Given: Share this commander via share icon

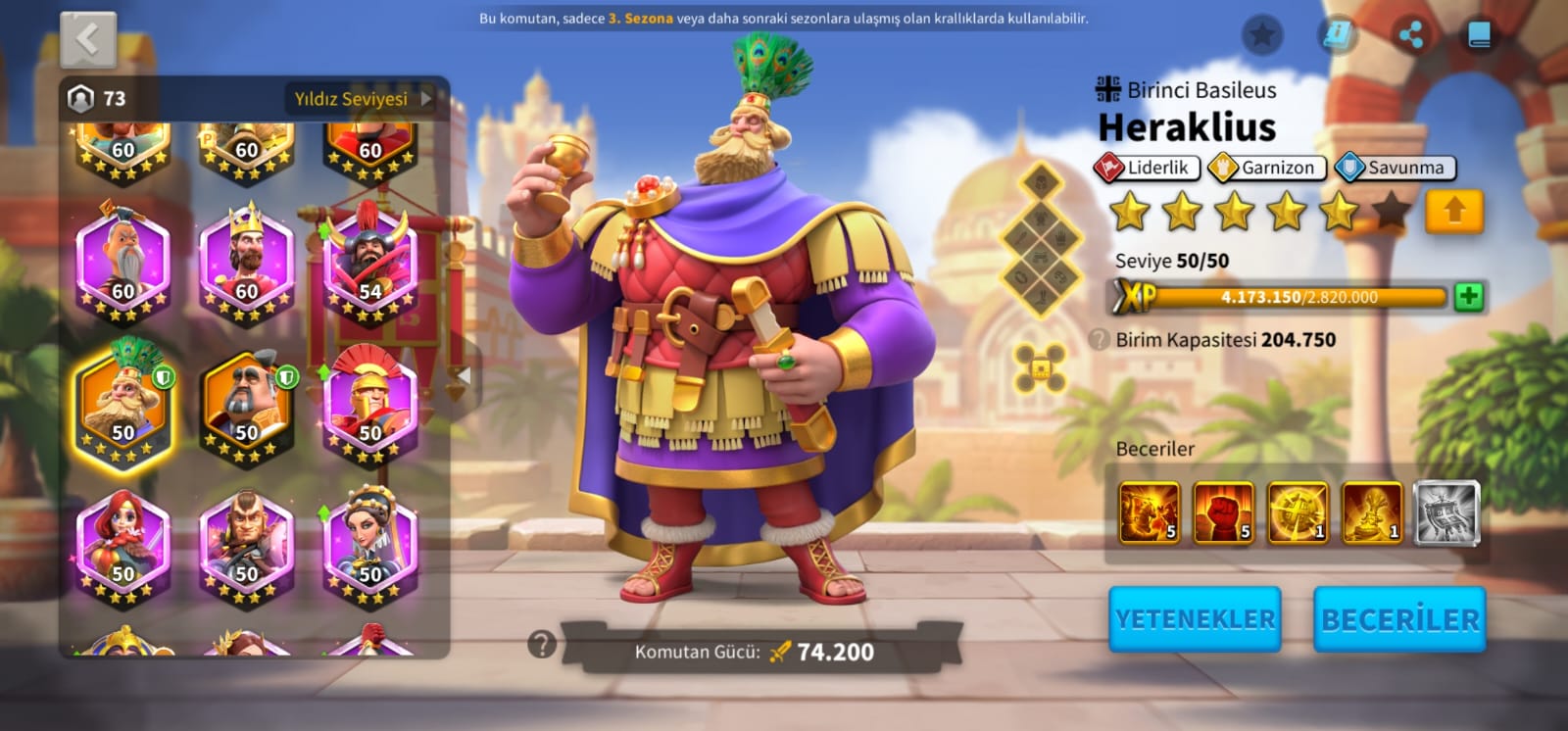Looking at the screenshot, I should [x=1411, y=36].
